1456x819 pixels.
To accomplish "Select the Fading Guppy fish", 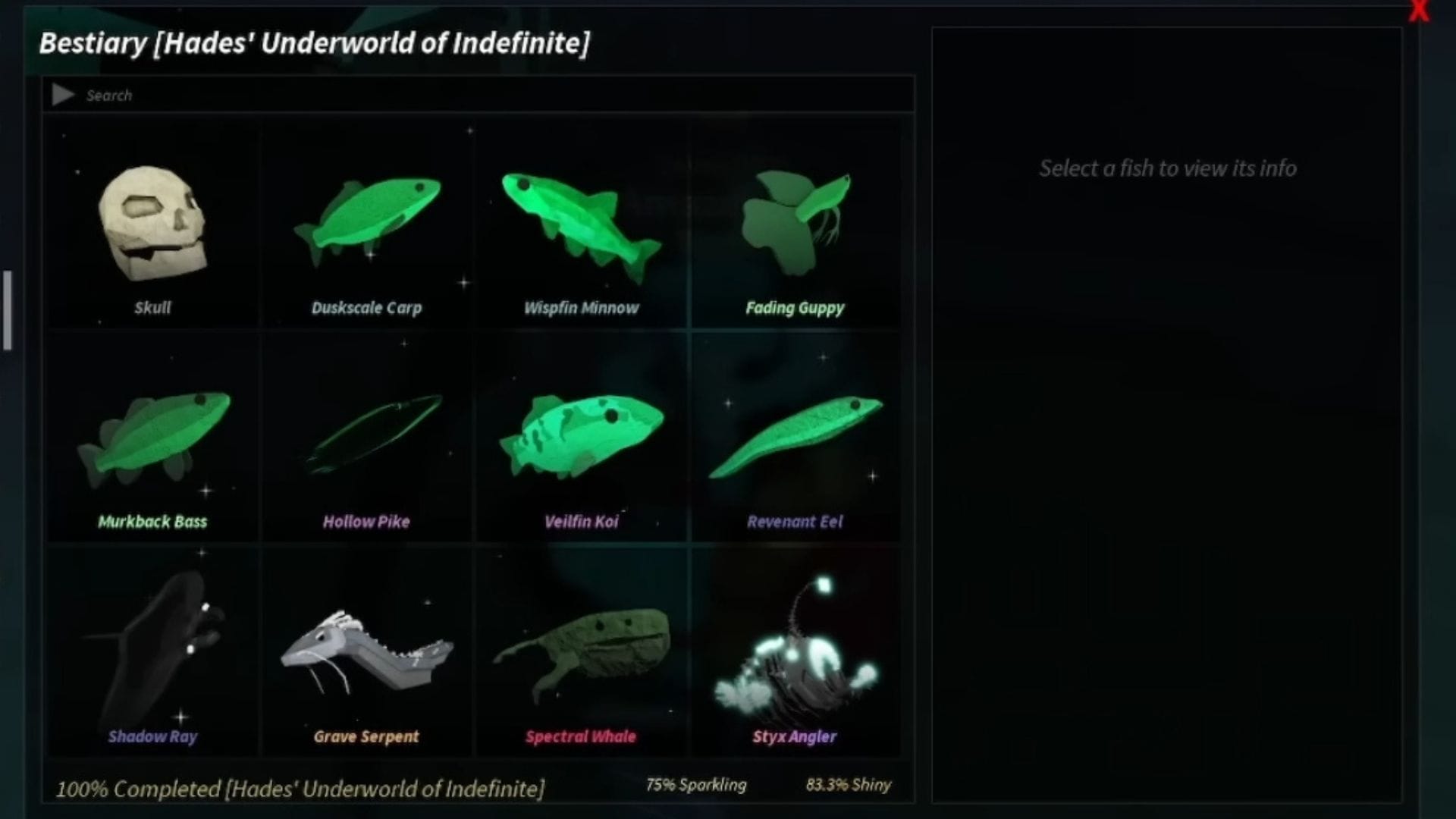I will 795,224.
